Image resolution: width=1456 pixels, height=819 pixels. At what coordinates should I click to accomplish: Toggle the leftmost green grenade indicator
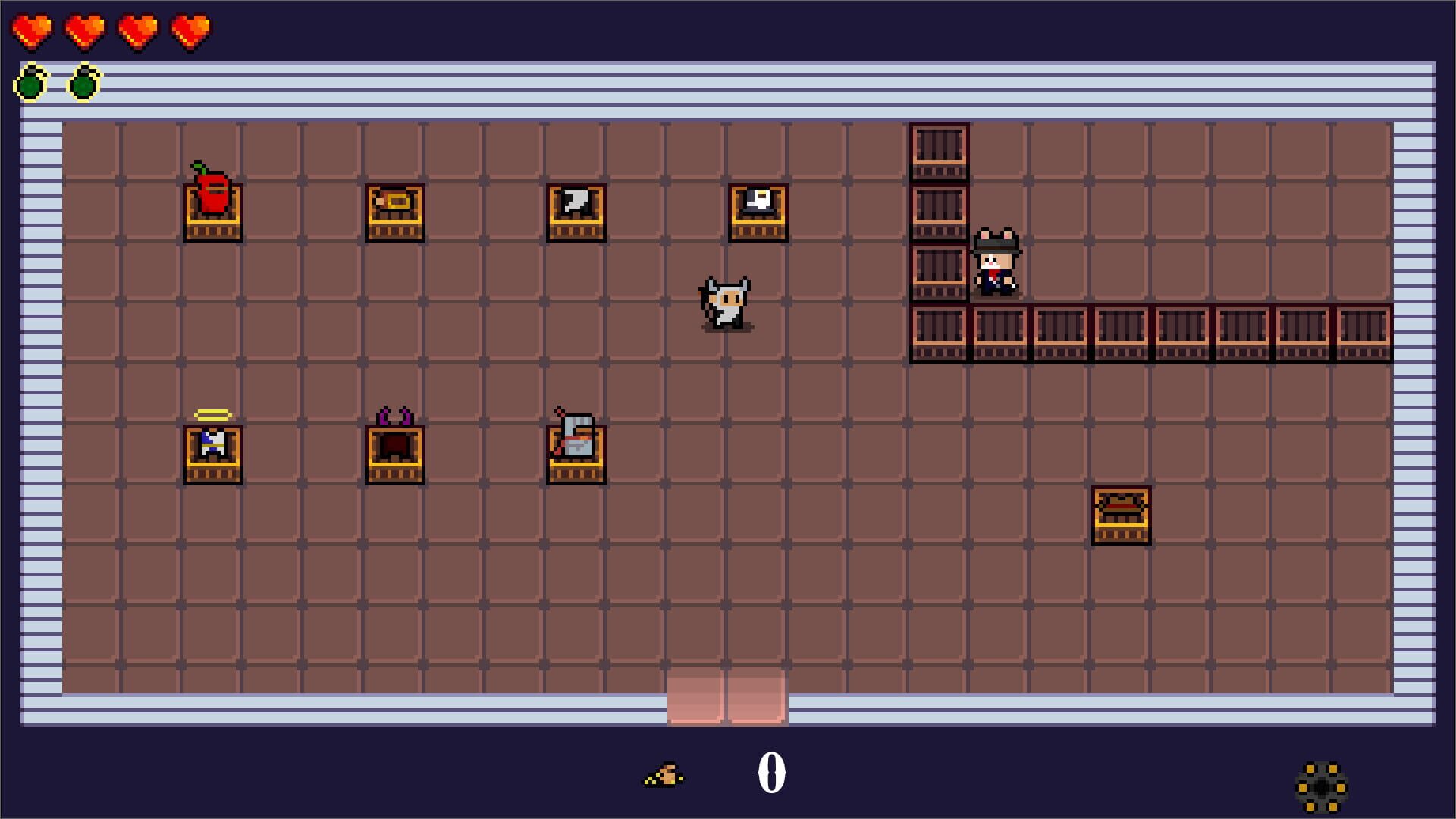(x=29, y=83)
